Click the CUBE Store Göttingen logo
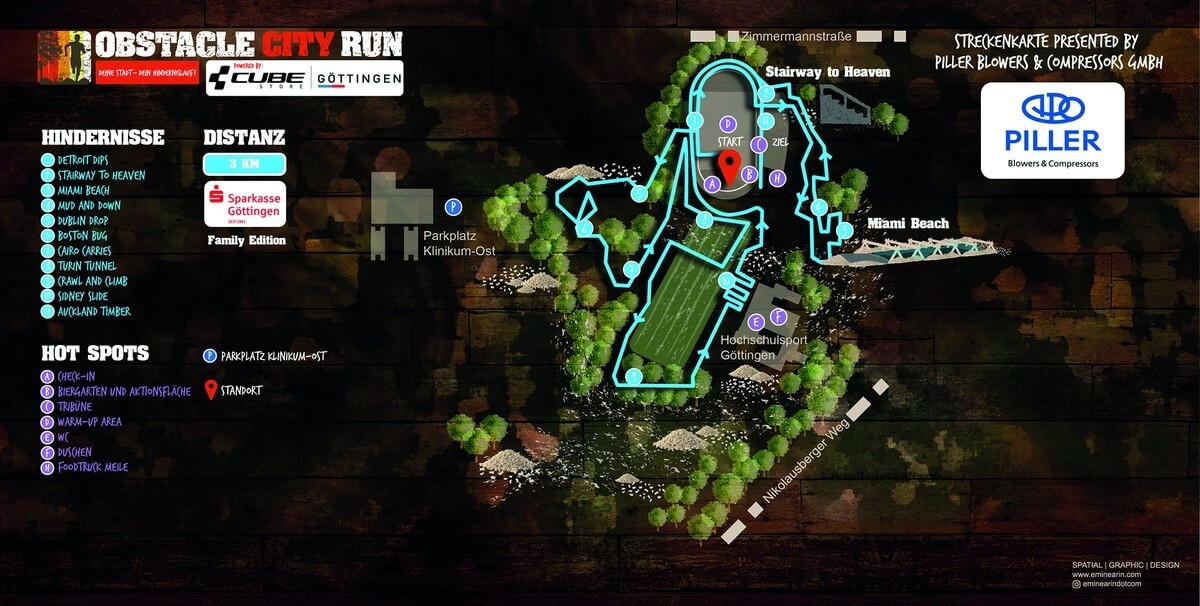 pyautogui.click(x=304, y=78)
